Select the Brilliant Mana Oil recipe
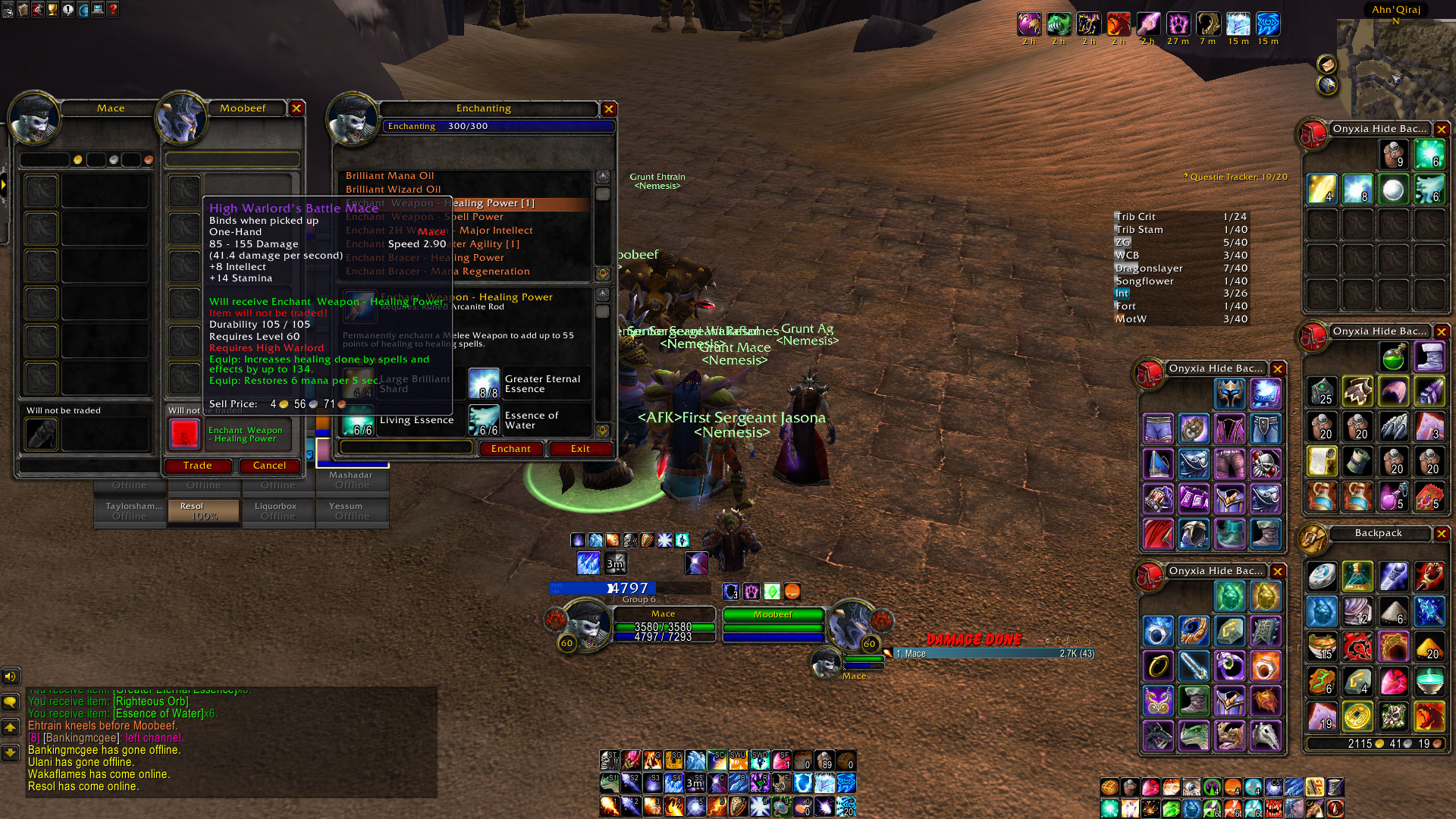Image resolution: width=1456 pixels, height=819 pixels. click(x=390, y=176)
